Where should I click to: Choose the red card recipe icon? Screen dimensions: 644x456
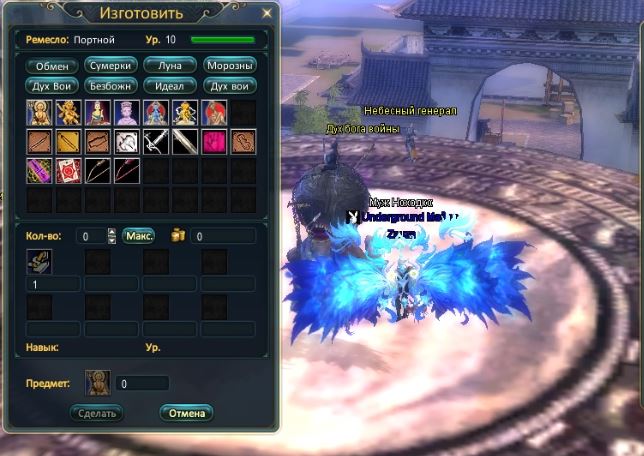point(67,170)
